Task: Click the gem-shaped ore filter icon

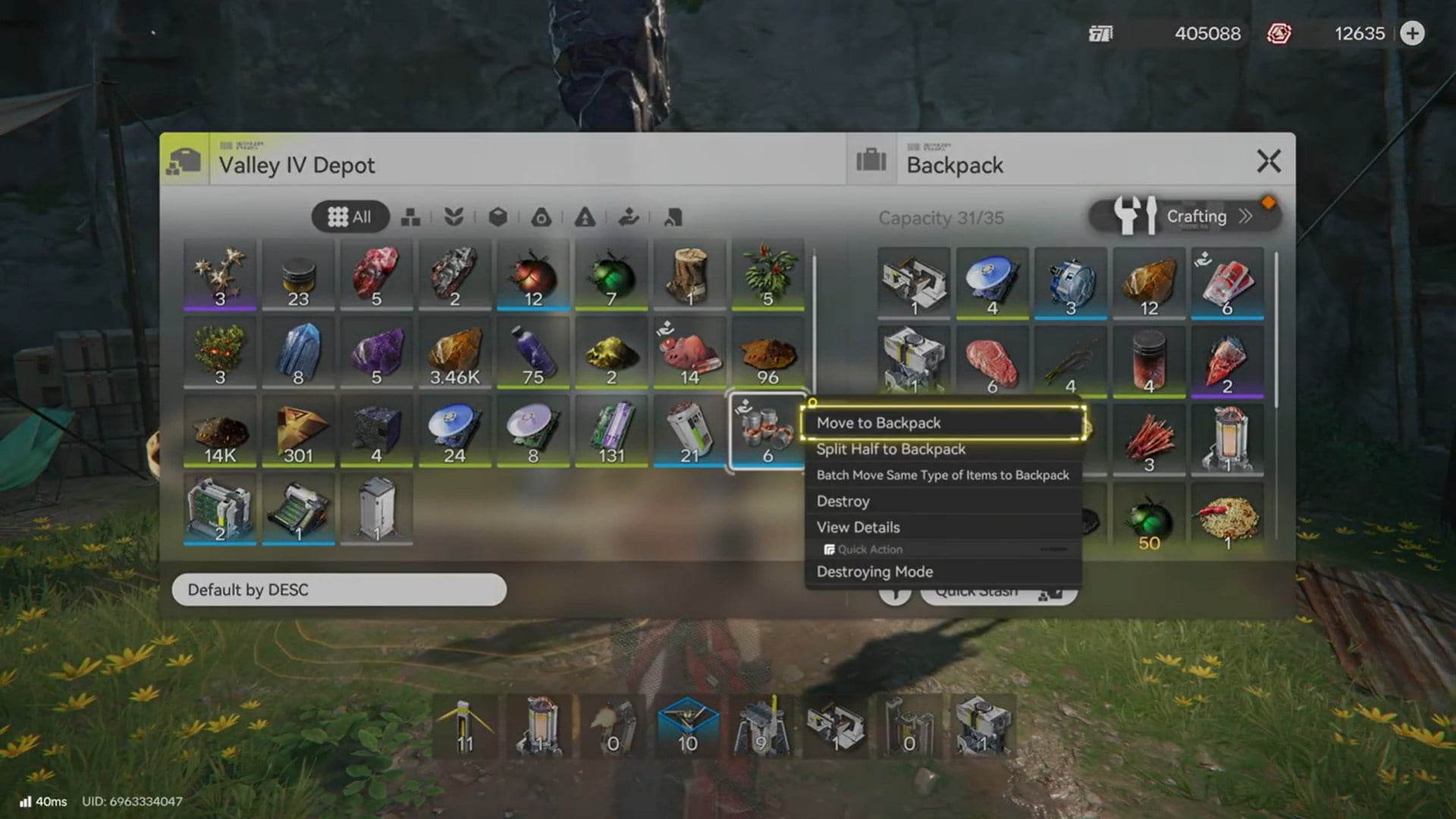Action: [541, 218]
